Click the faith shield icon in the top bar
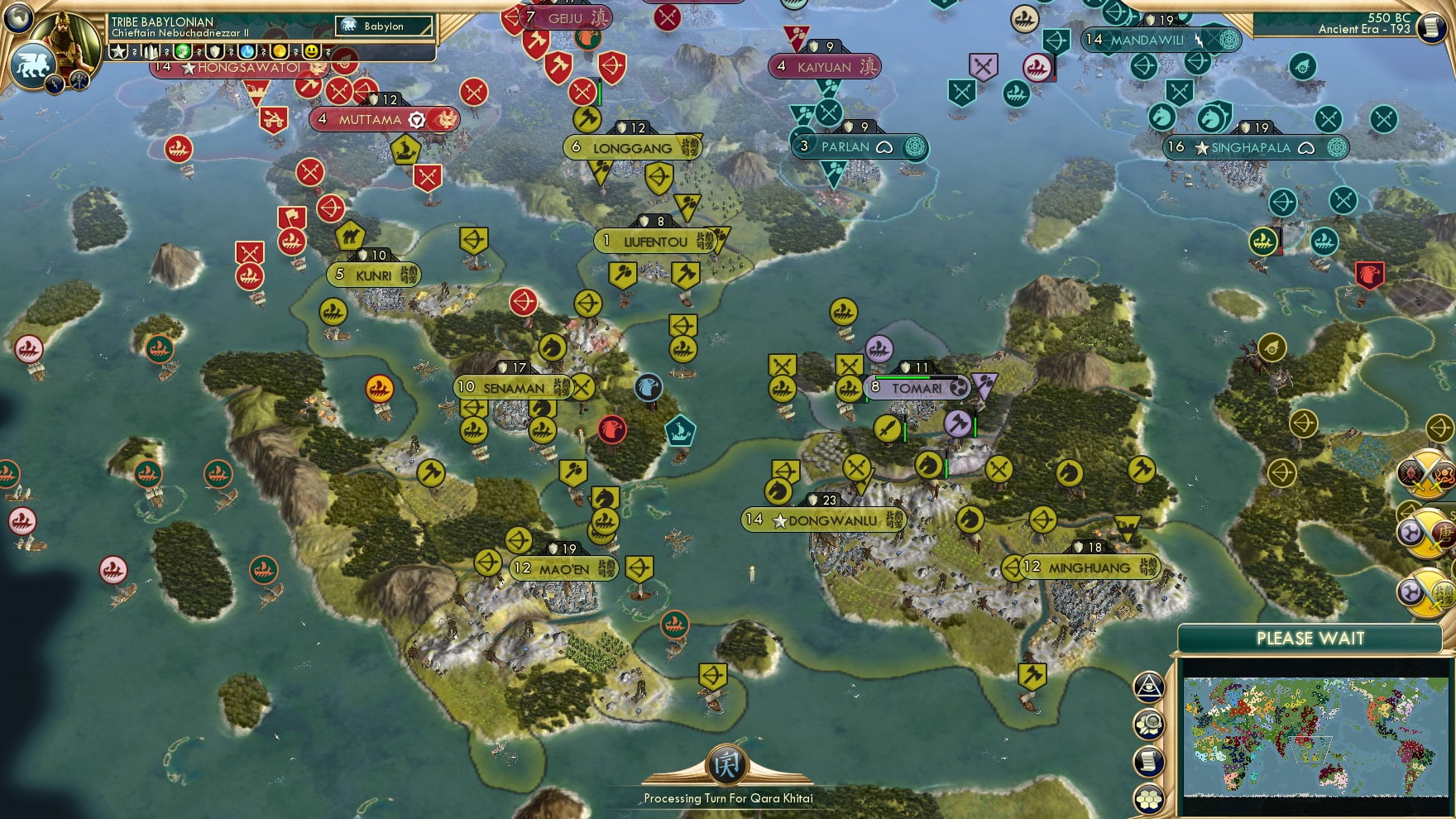Viewport: 1456px width, 819px height. [216, 52]
